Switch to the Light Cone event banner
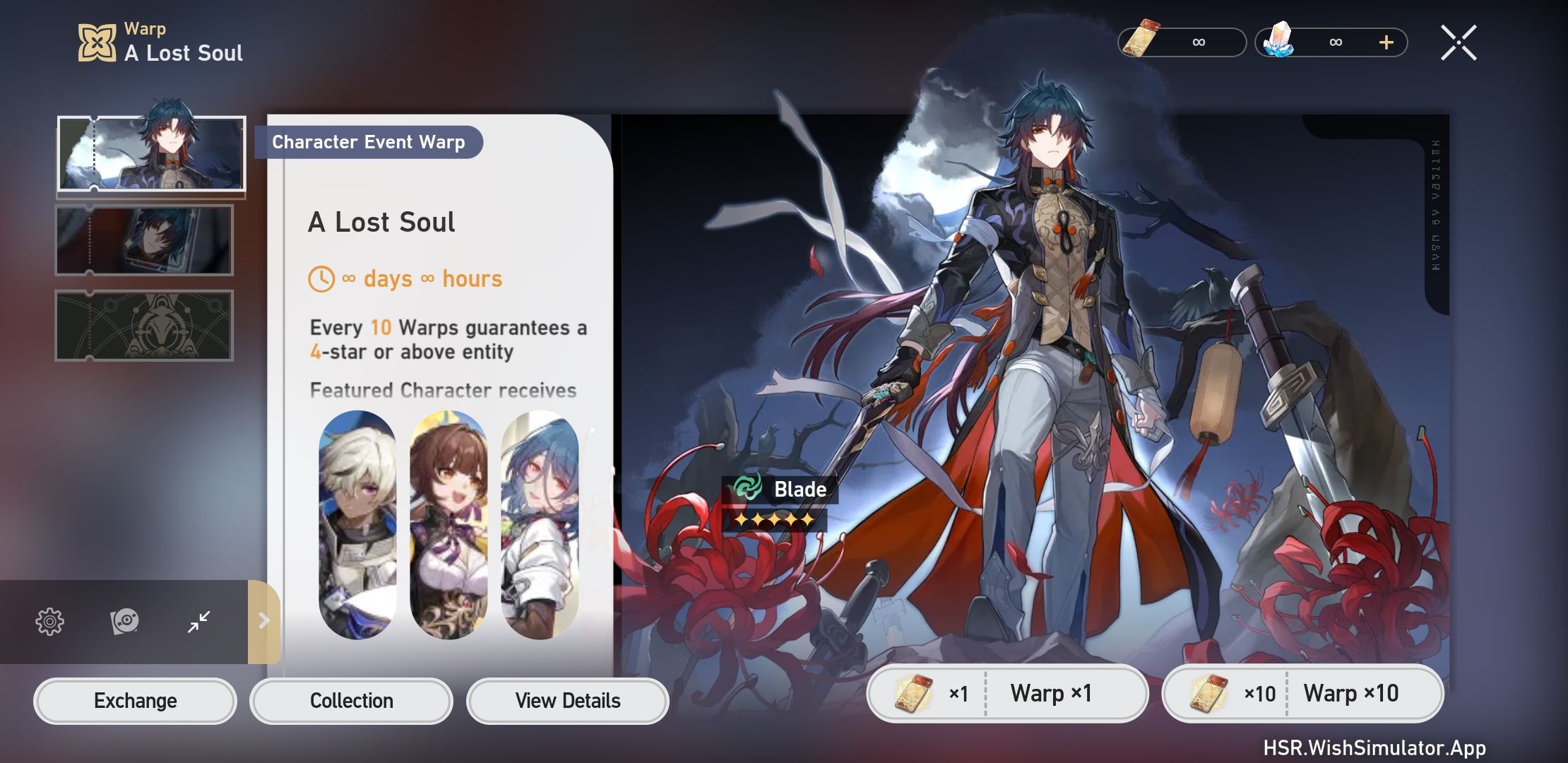Image resolution: width=1568 pixels, height=763 pixels. [143, 240]
